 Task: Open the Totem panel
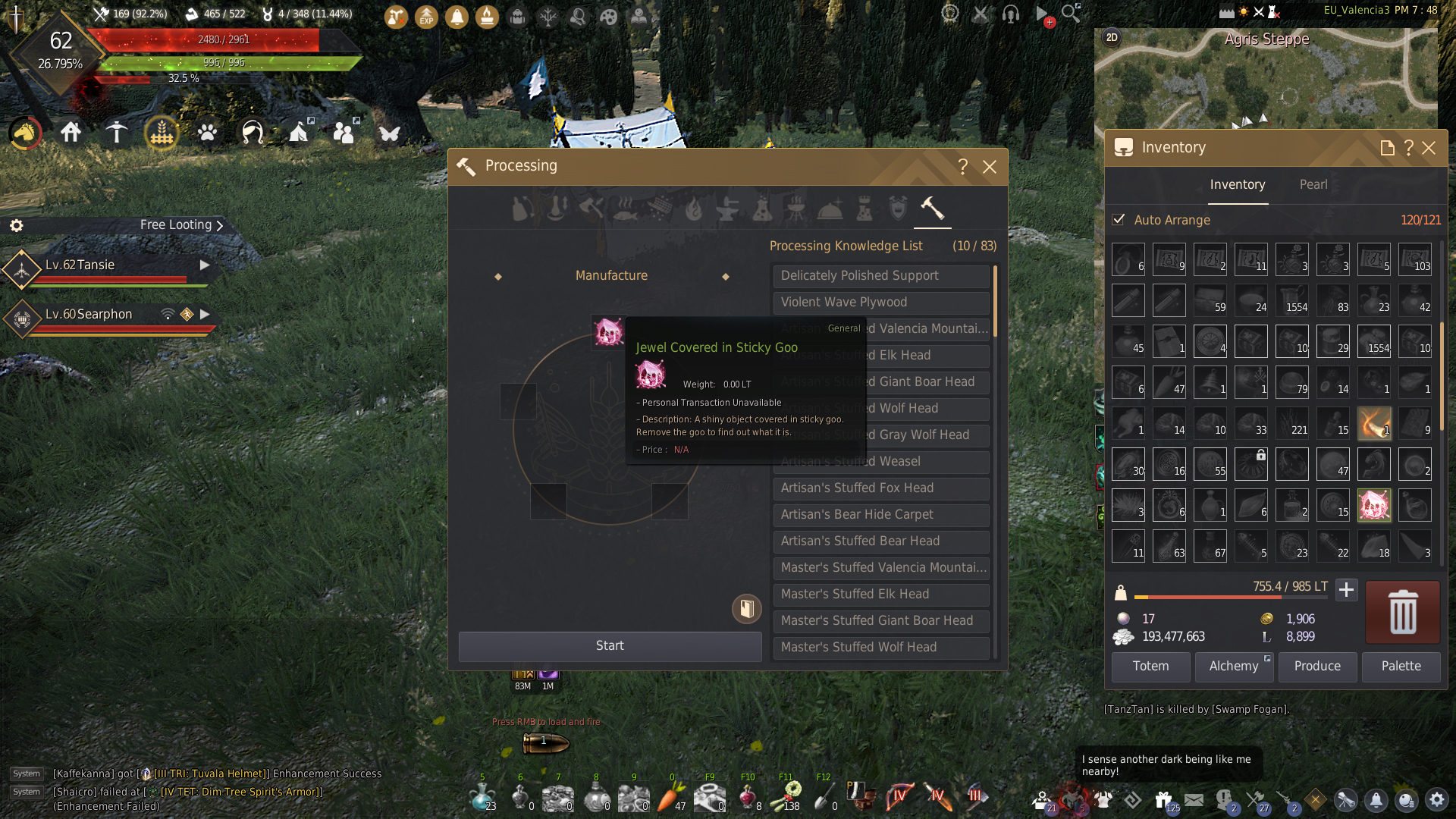coord(1150,667)
